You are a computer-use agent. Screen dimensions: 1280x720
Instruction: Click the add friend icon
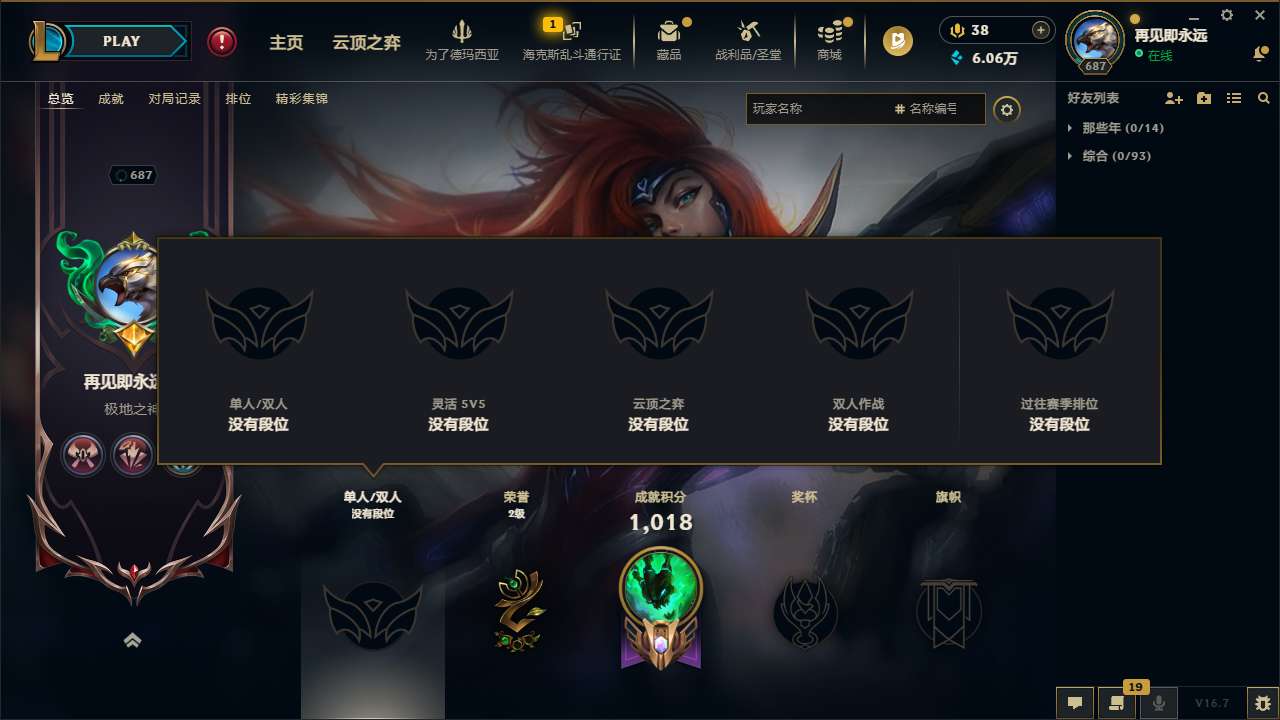1172,98
